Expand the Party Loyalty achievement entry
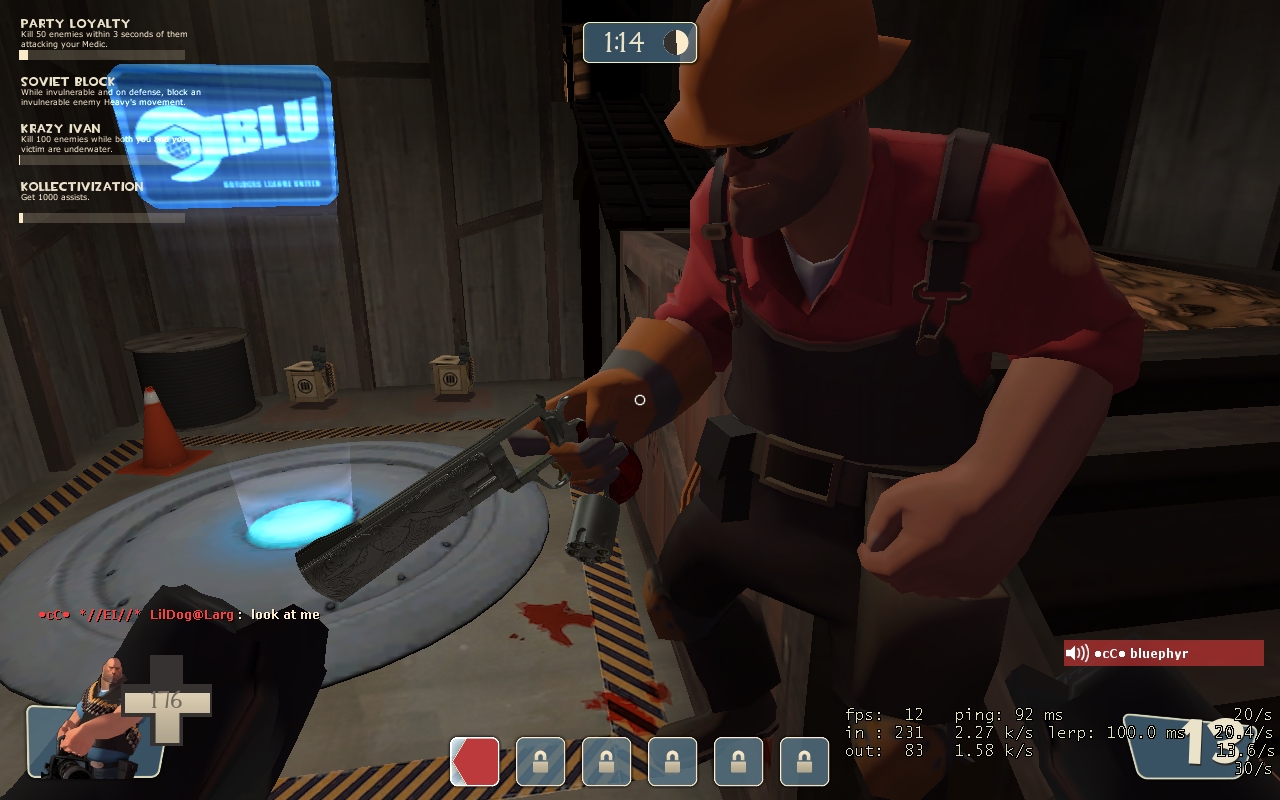 [75, 22]
